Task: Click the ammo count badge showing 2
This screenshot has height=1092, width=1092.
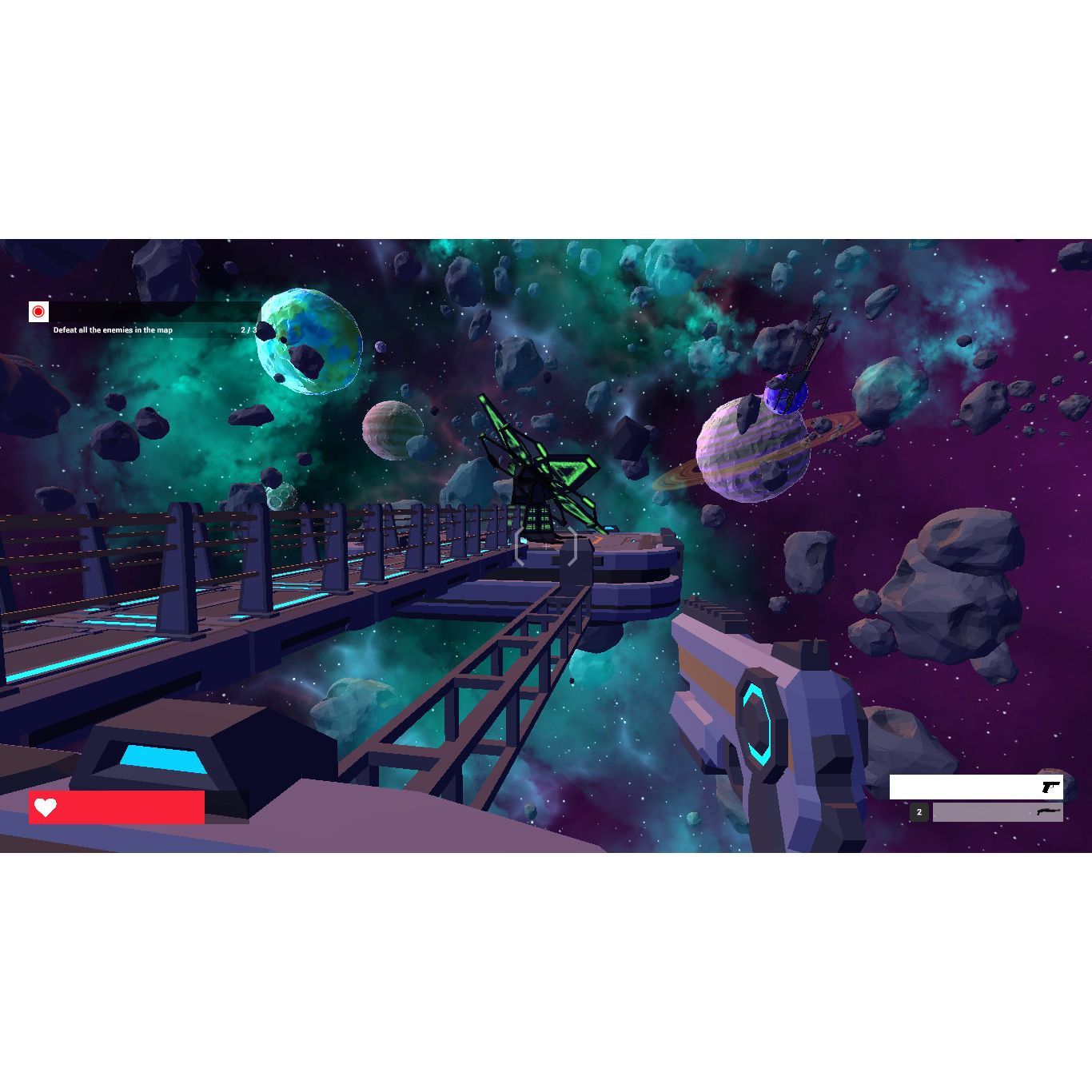Action: pyautogui.click(x=919, y=812)
